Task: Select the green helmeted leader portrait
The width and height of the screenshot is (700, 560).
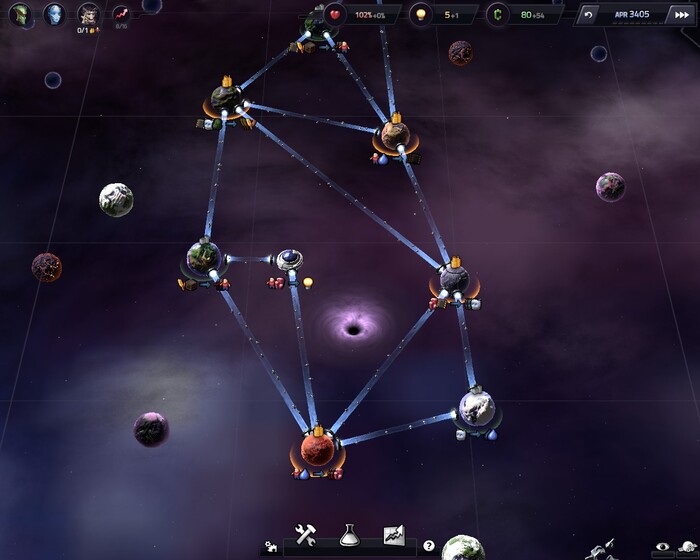Action: pyautogui.click(x=19, y=15)
